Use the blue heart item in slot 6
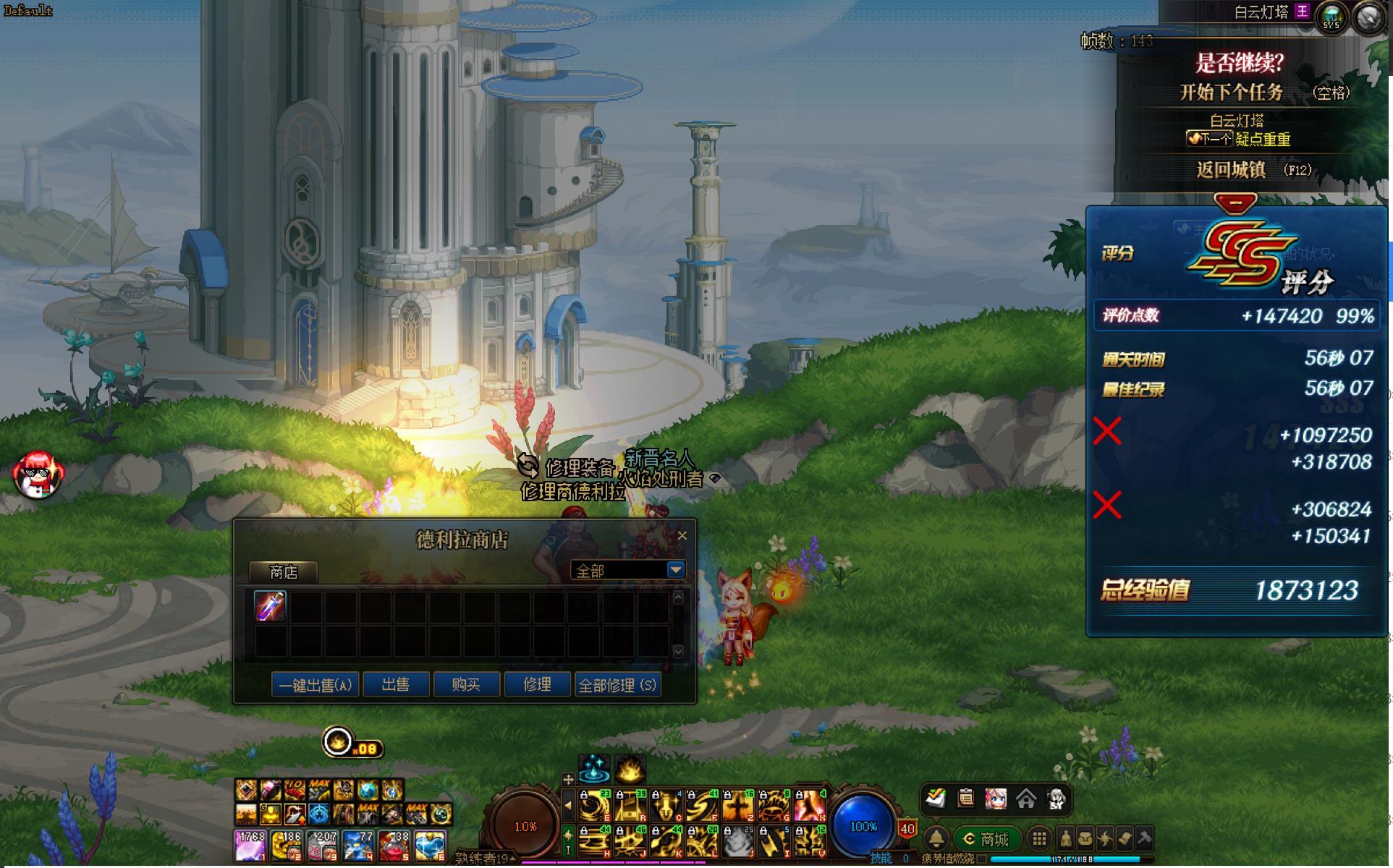This screenshot has height=868, width=1393. (x=431, y=846)
